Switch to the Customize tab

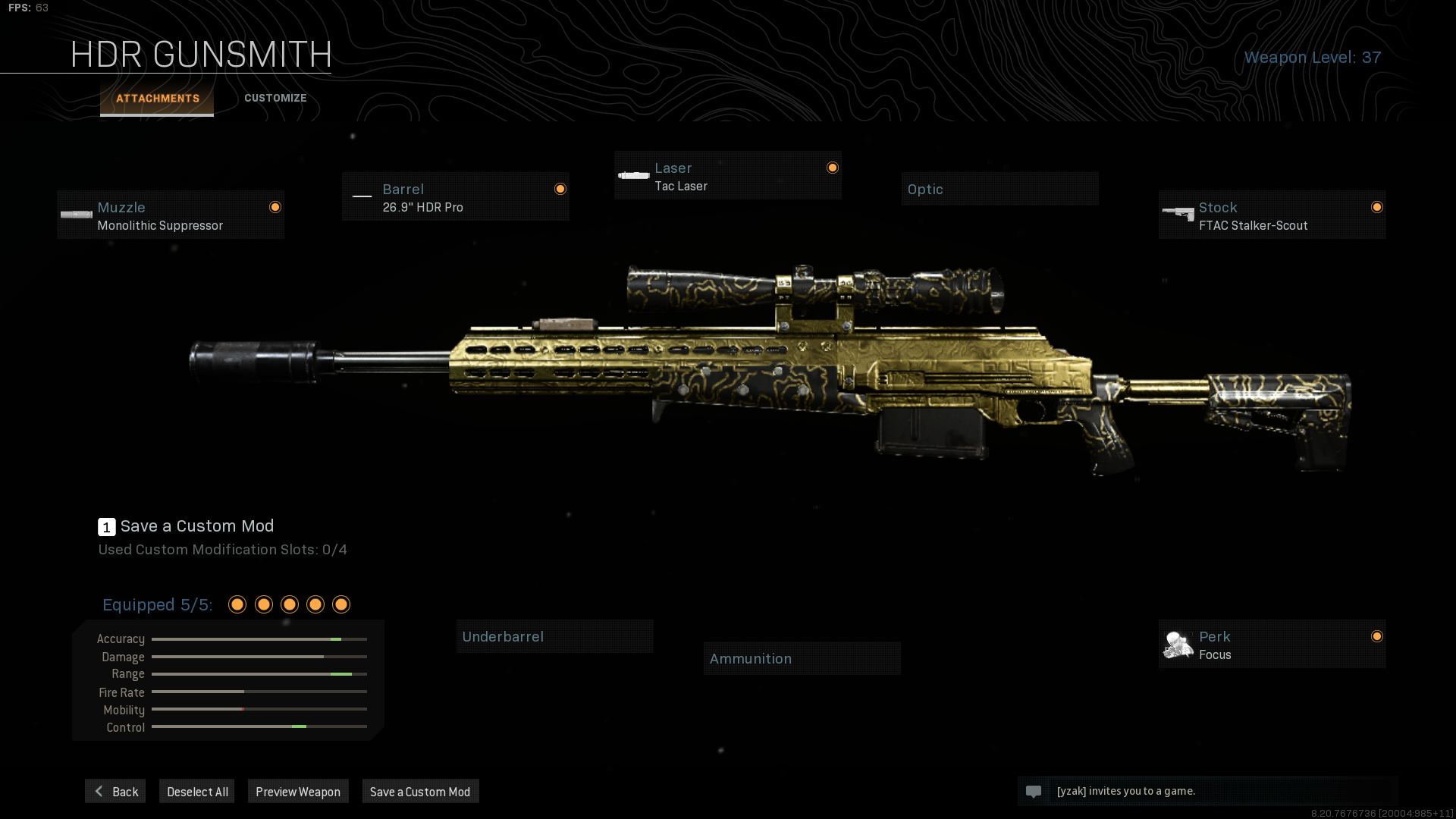coord(275,98)
